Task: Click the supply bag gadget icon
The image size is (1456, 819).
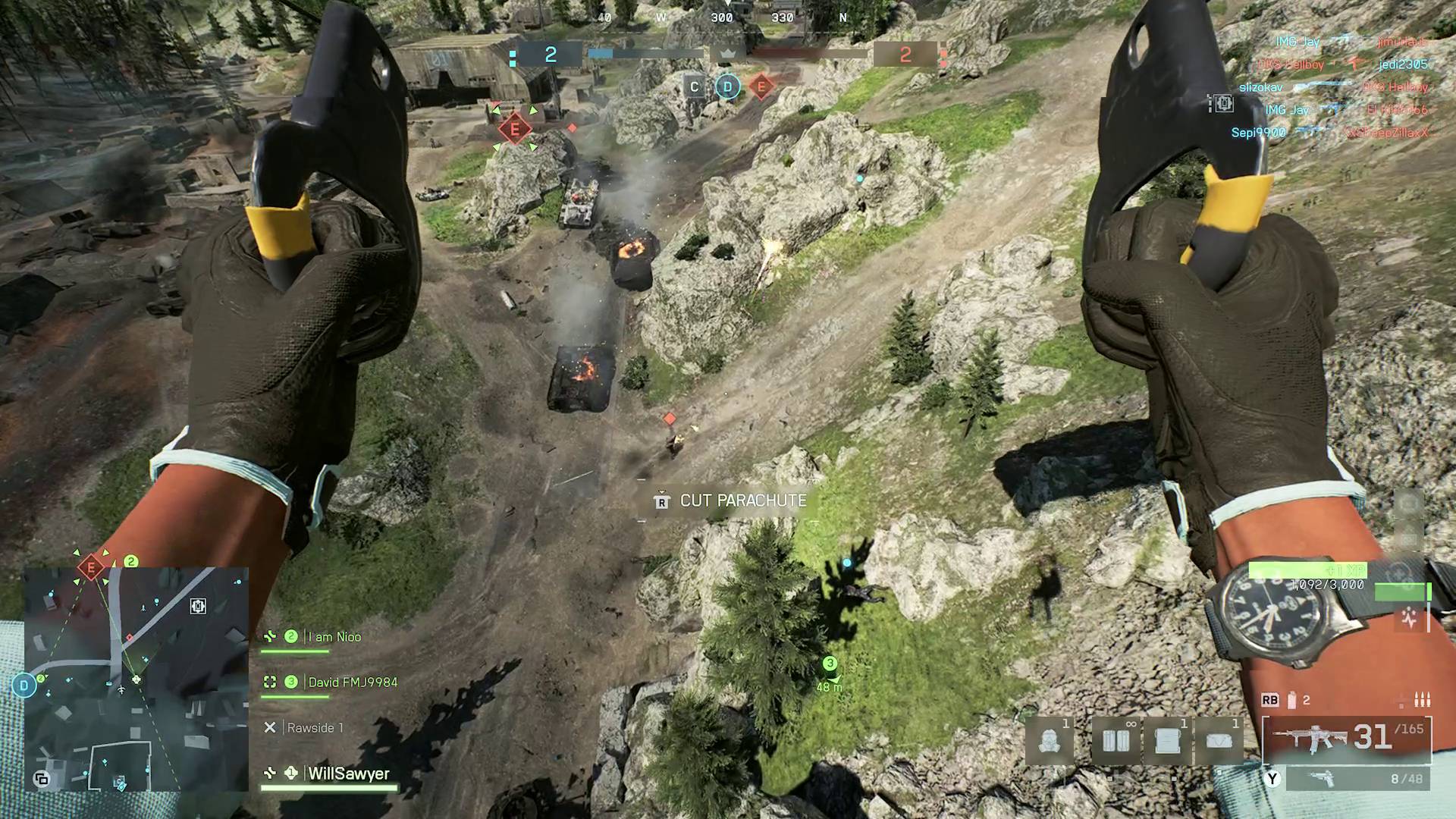Action: point(1220,739)
